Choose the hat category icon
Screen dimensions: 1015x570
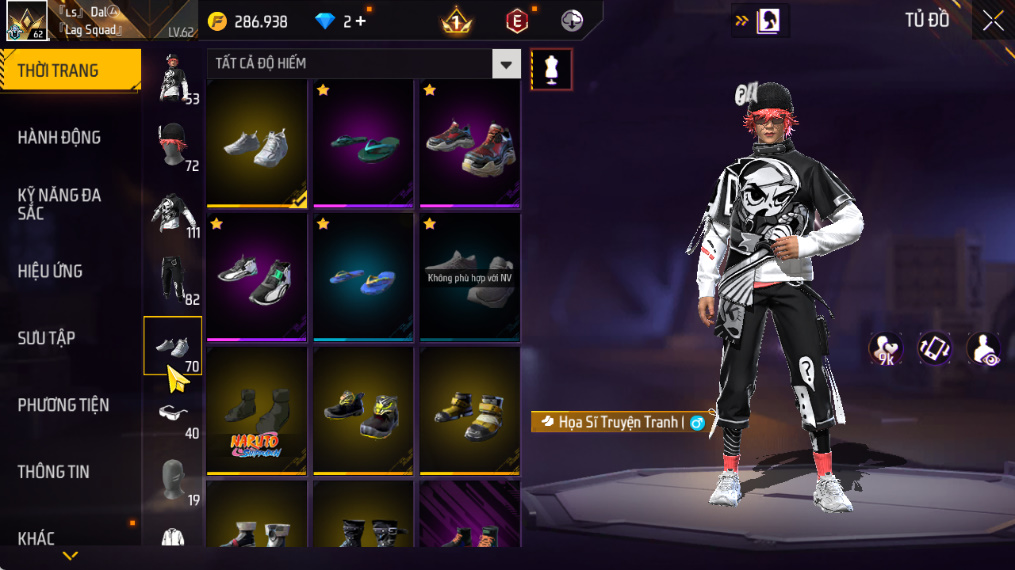pyautogui.click(x=172, y=146)
